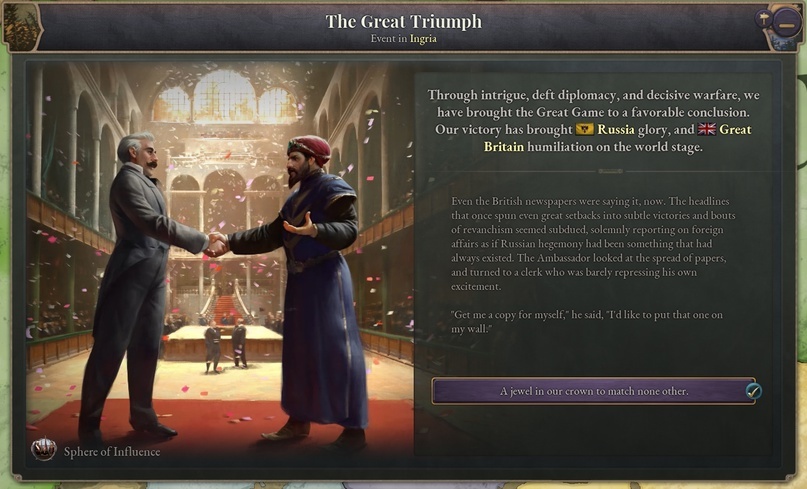
Task: Click the signpost icon in the header
Action: tap(763, 18)
